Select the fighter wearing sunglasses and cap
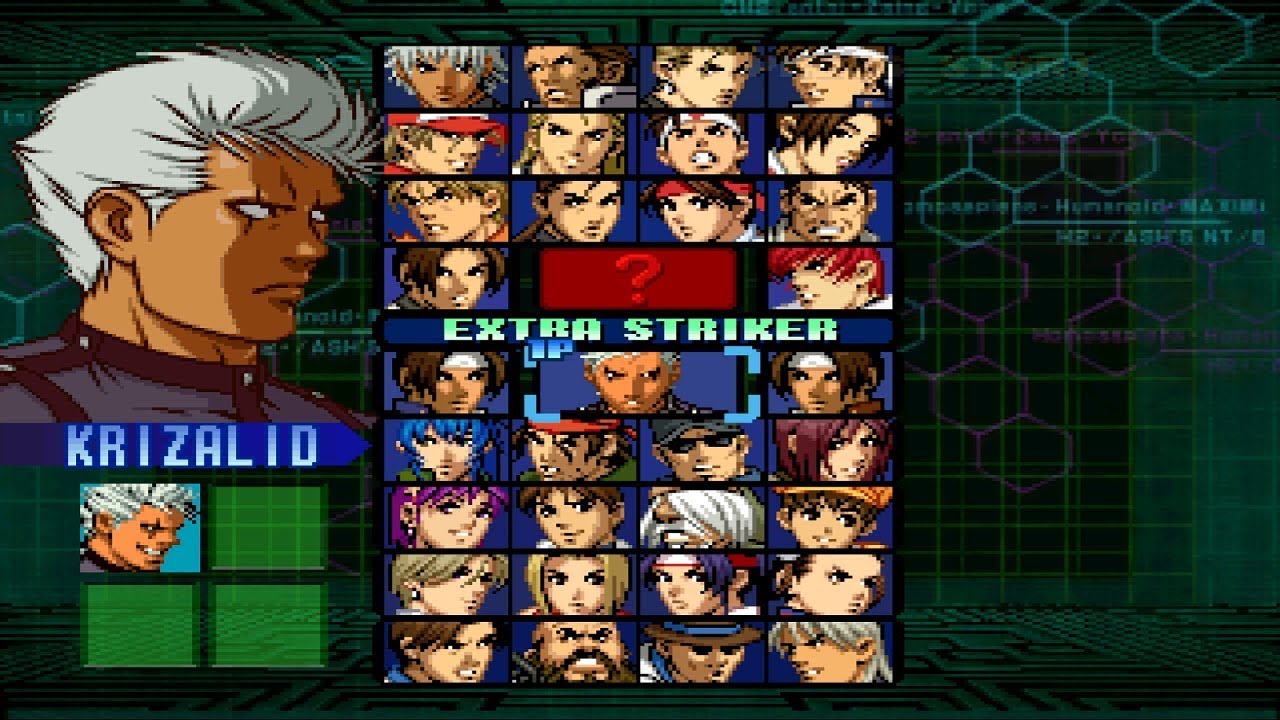The height and width of the screenshot is (720, 1280). pyautogui.click(x=702, y=449)
